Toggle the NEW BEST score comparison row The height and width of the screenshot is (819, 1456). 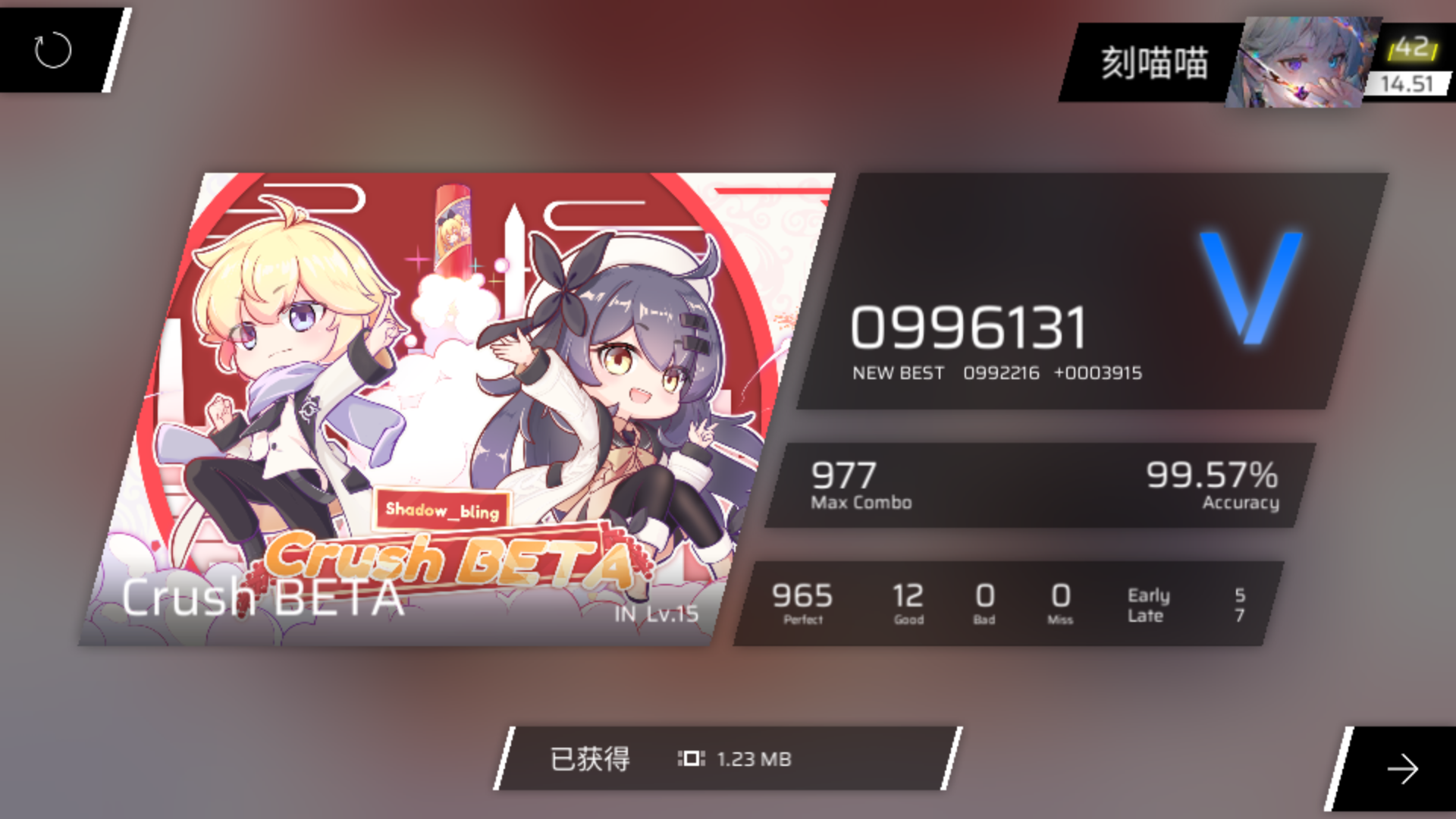tap(898, 372)
